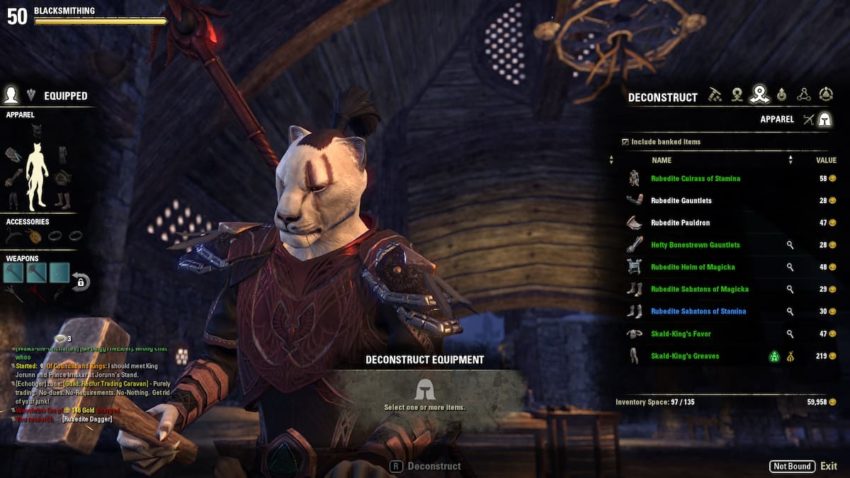Select Rubedite Helm of Magicka
Viewport: 850px width, 478px height.
693,267
